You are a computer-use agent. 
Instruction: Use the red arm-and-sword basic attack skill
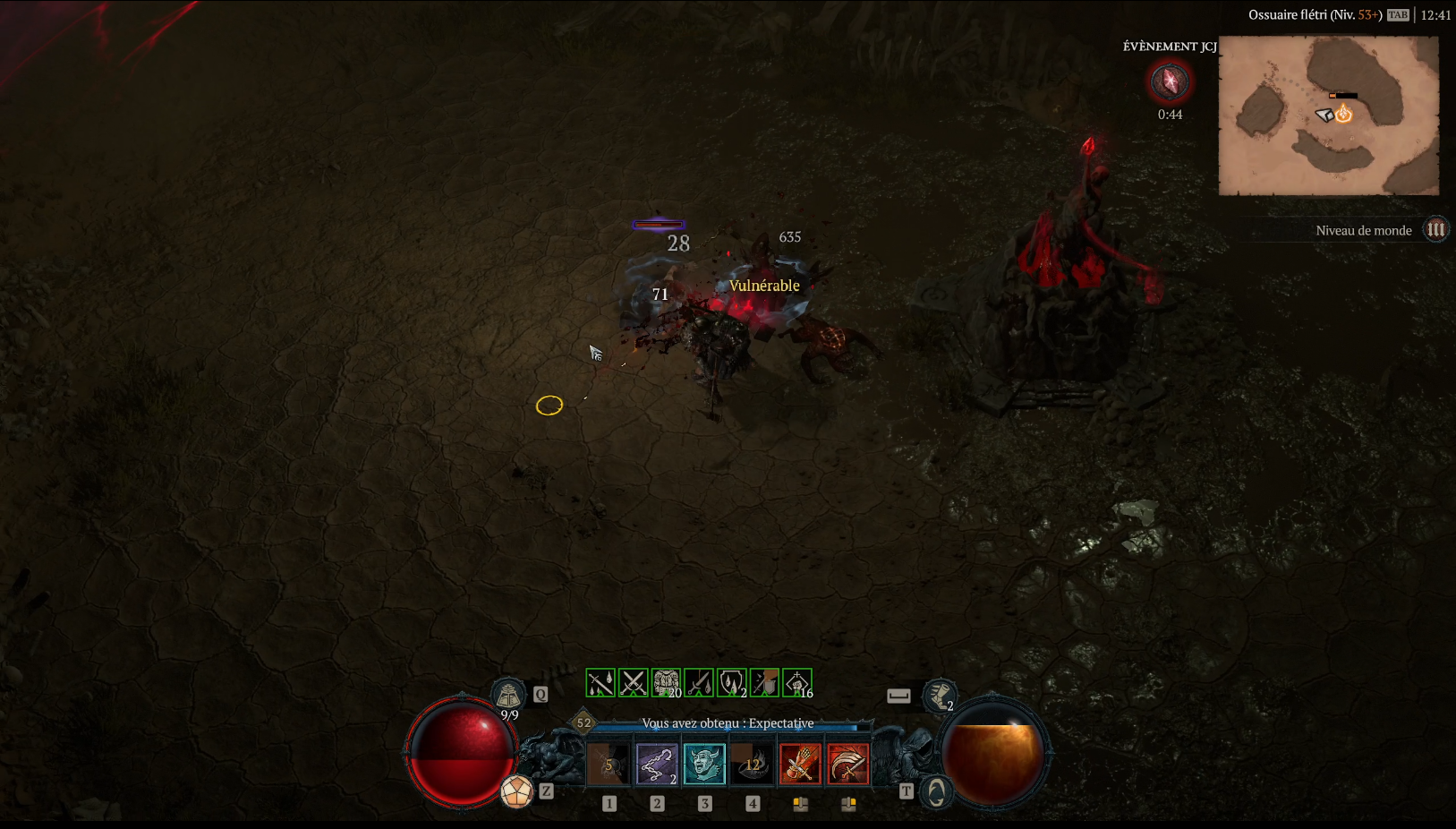800,764
